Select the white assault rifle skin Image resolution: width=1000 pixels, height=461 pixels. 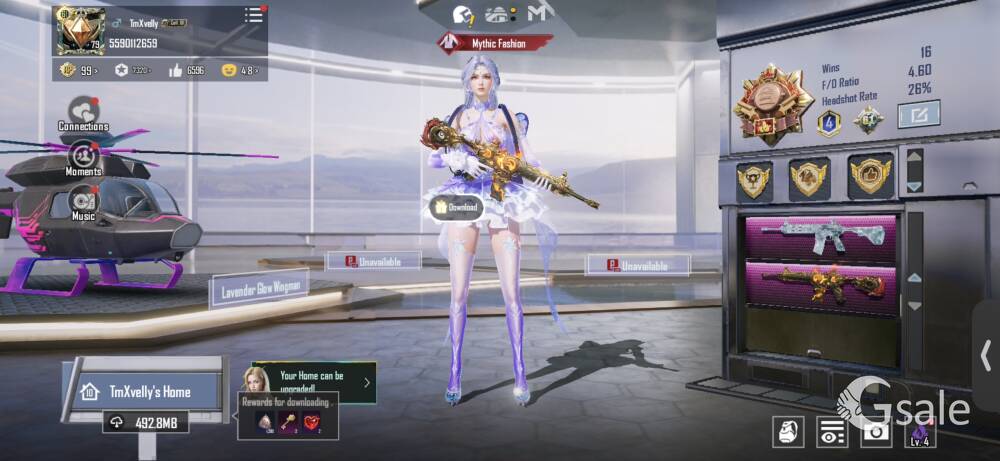(x=820, y=237)
